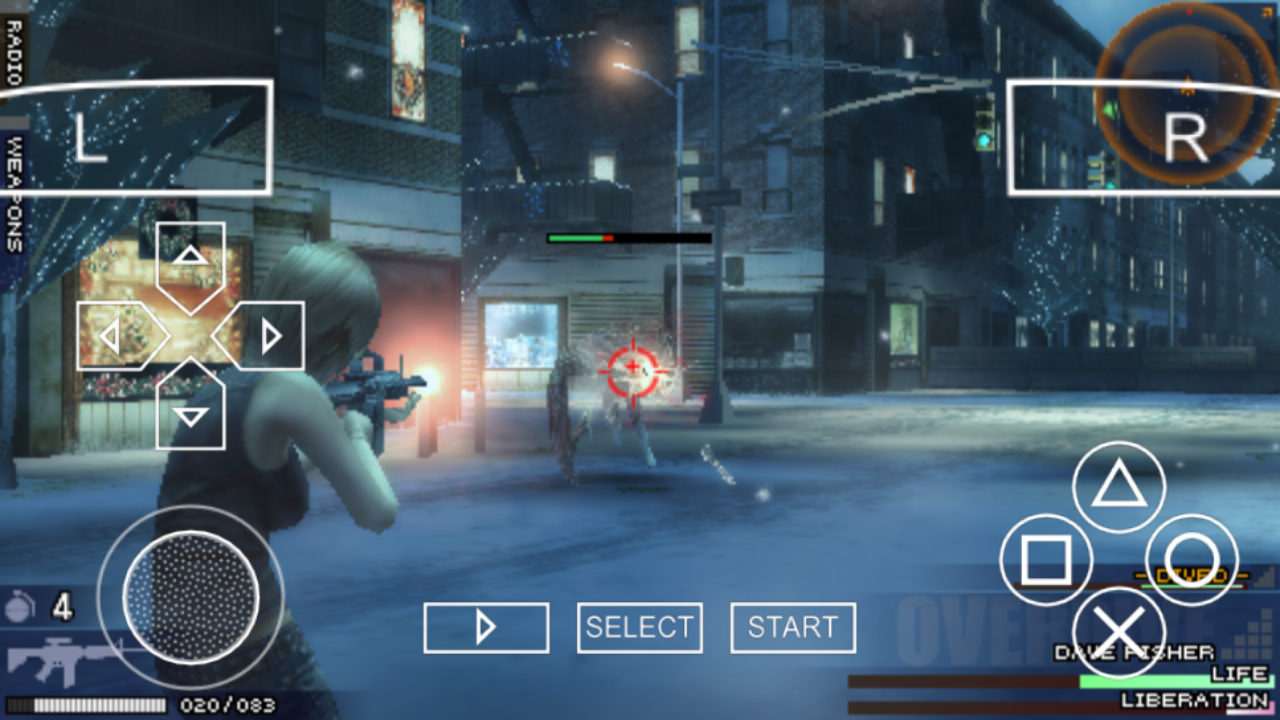This screenshot has height=720, width=1280.
Task: Tap the square face button
Action: [x=1046, y=560]
